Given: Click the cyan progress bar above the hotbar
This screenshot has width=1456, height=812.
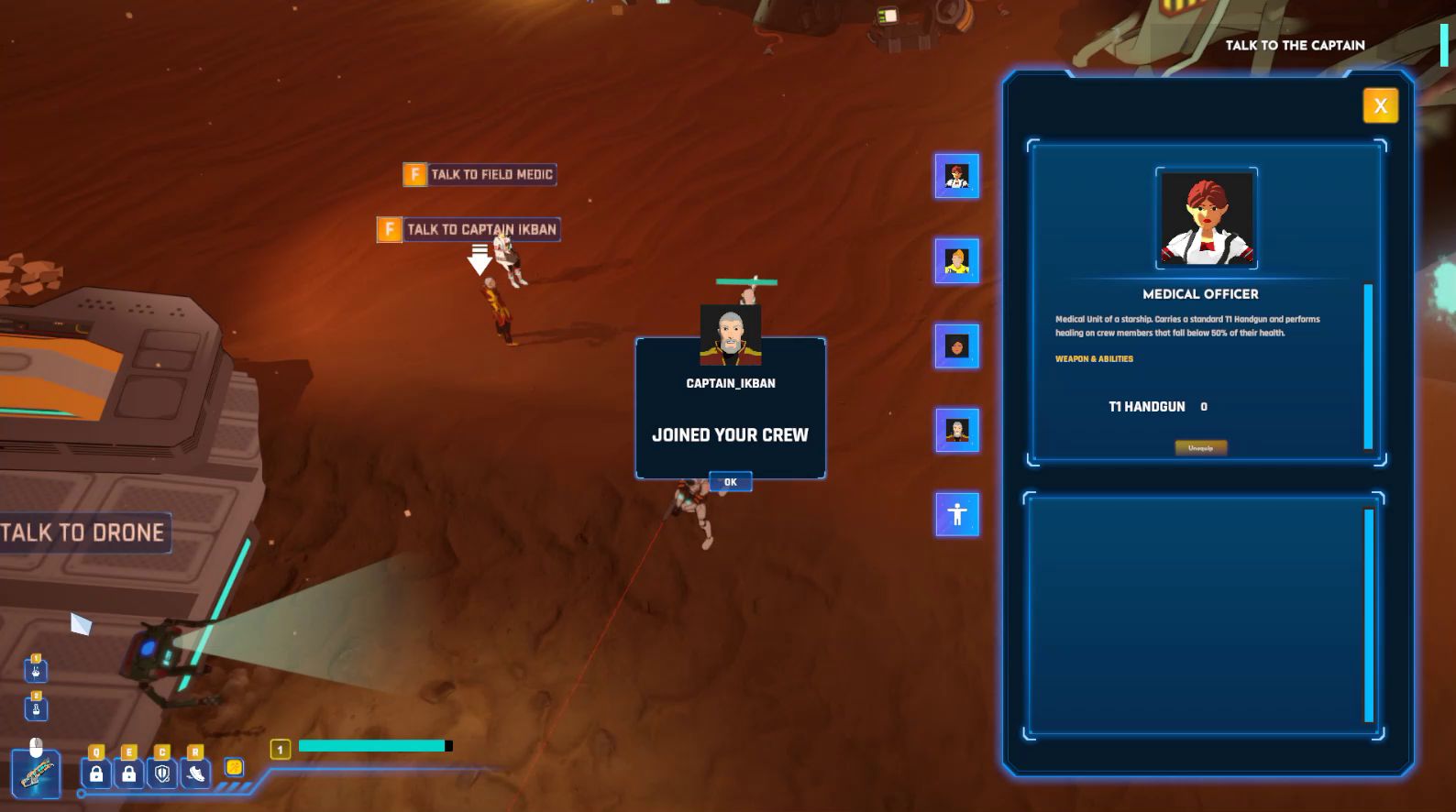Looking at the screenshot, I should point(371,745).
